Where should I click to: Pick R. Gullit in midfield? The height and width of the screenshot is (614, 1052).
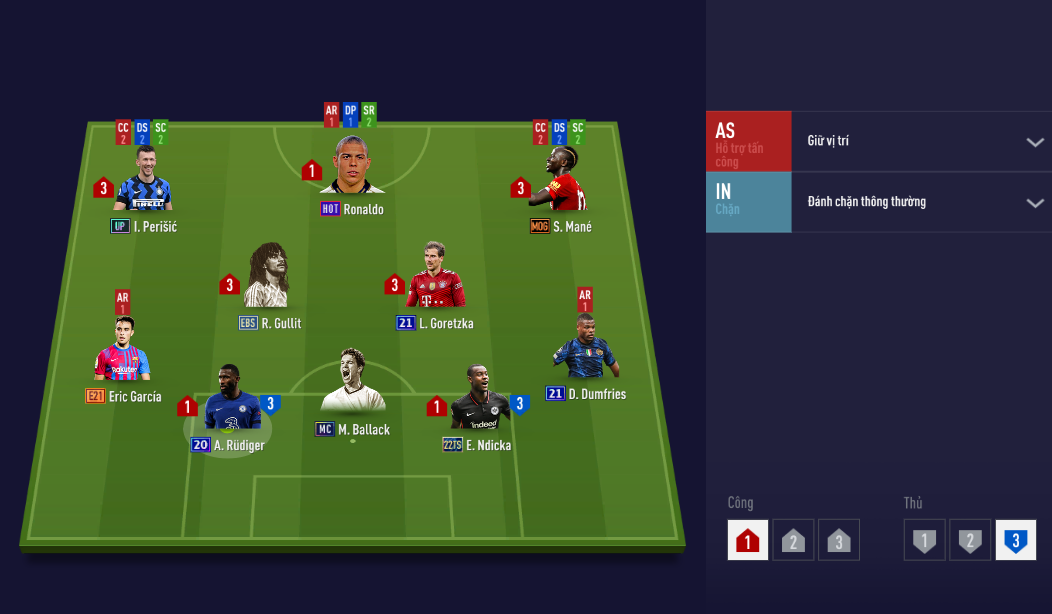[x=269, y=278]
